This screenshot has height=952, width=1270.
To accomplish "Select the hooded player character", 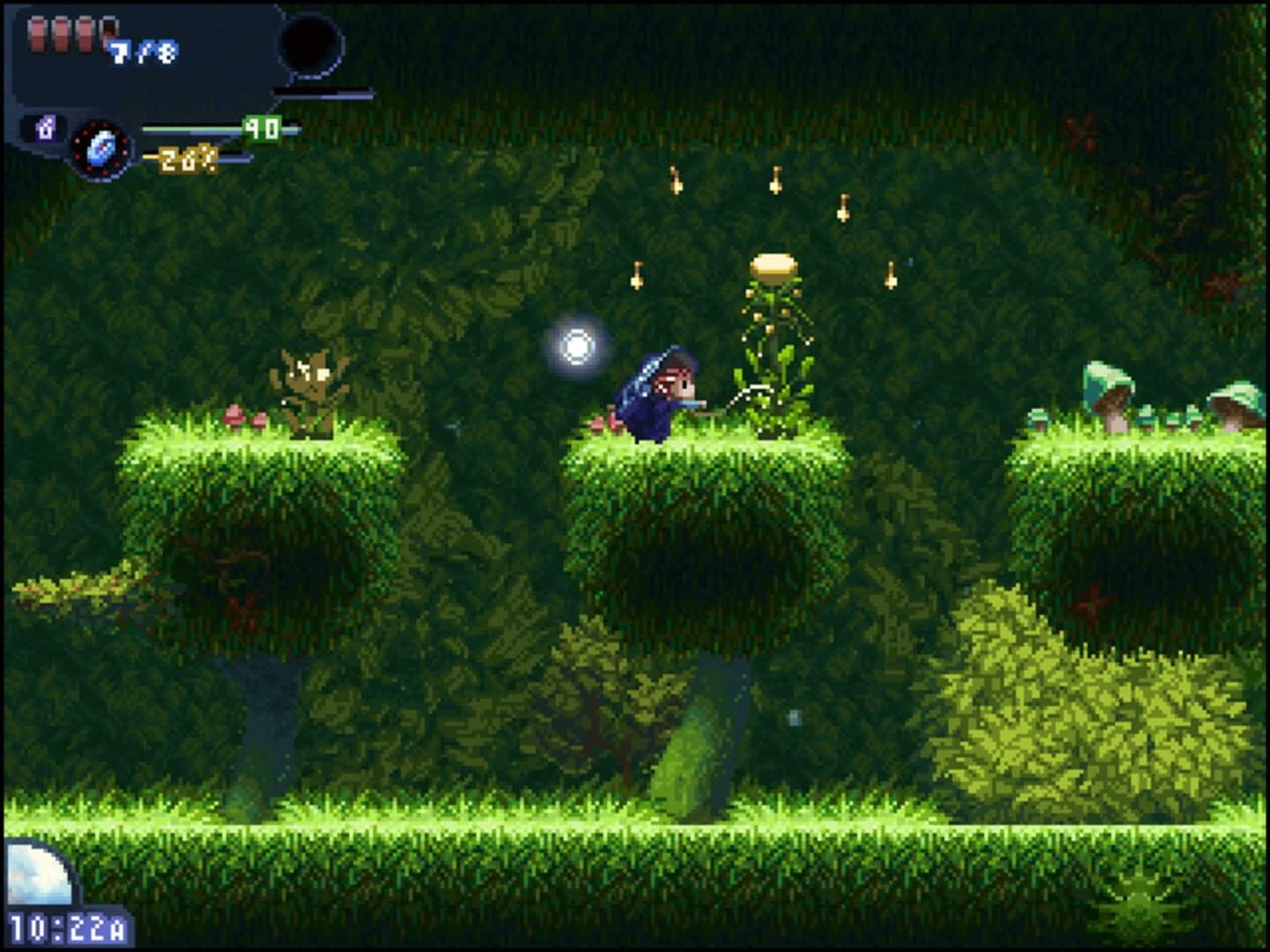I will click(657, 392).
